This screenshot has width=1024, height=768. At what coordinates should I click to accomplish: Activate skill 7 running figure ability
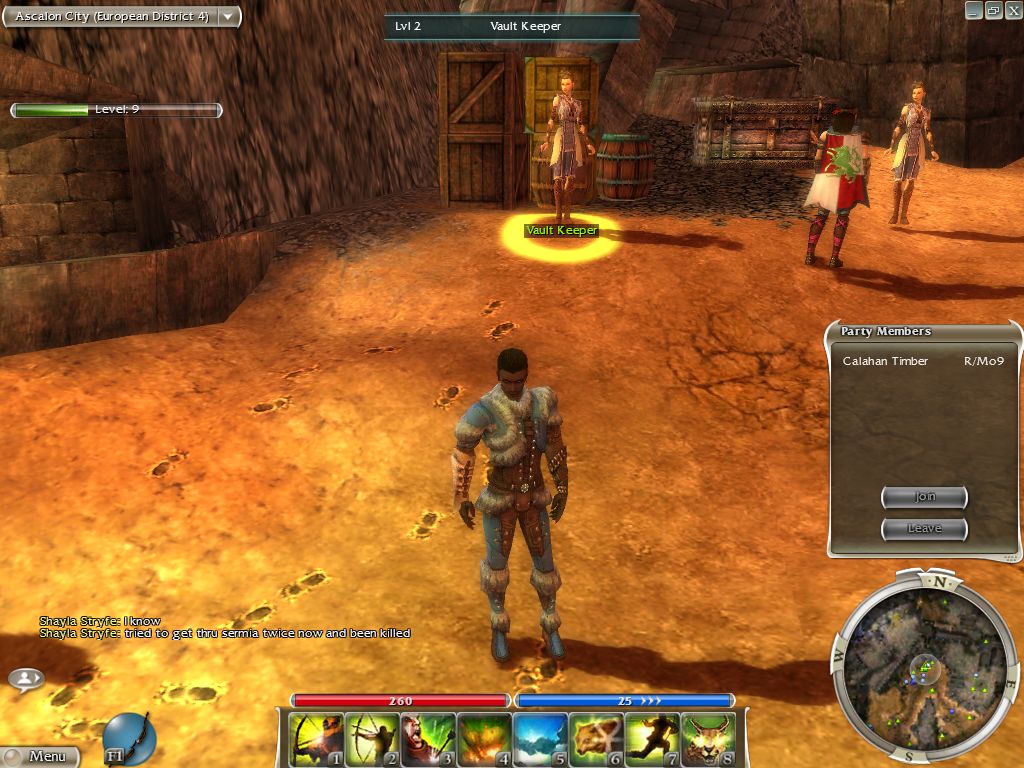click(652, 740)
